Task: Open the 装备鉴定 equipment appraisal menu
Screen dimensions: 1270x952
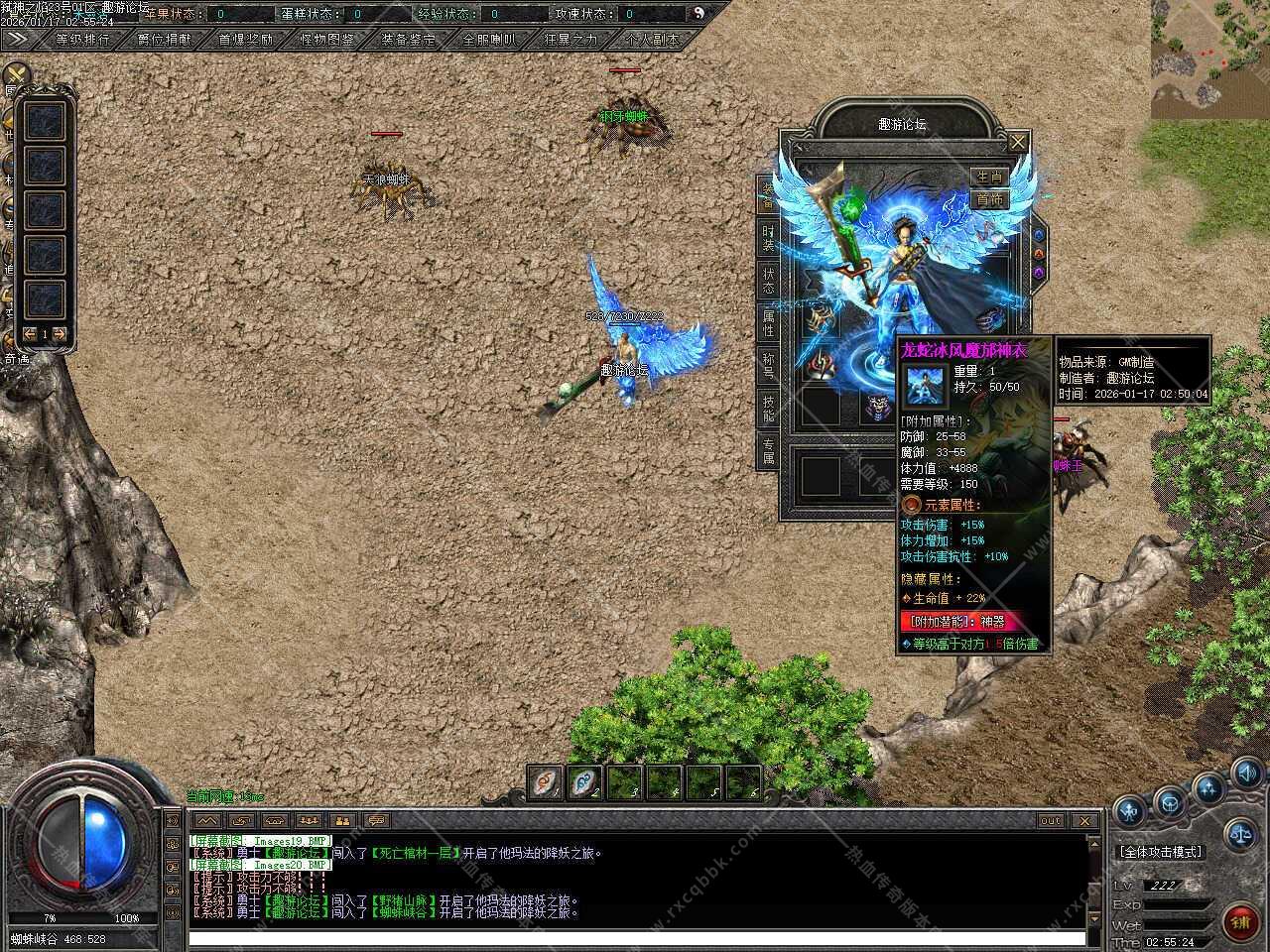Action: click(408, 40)
